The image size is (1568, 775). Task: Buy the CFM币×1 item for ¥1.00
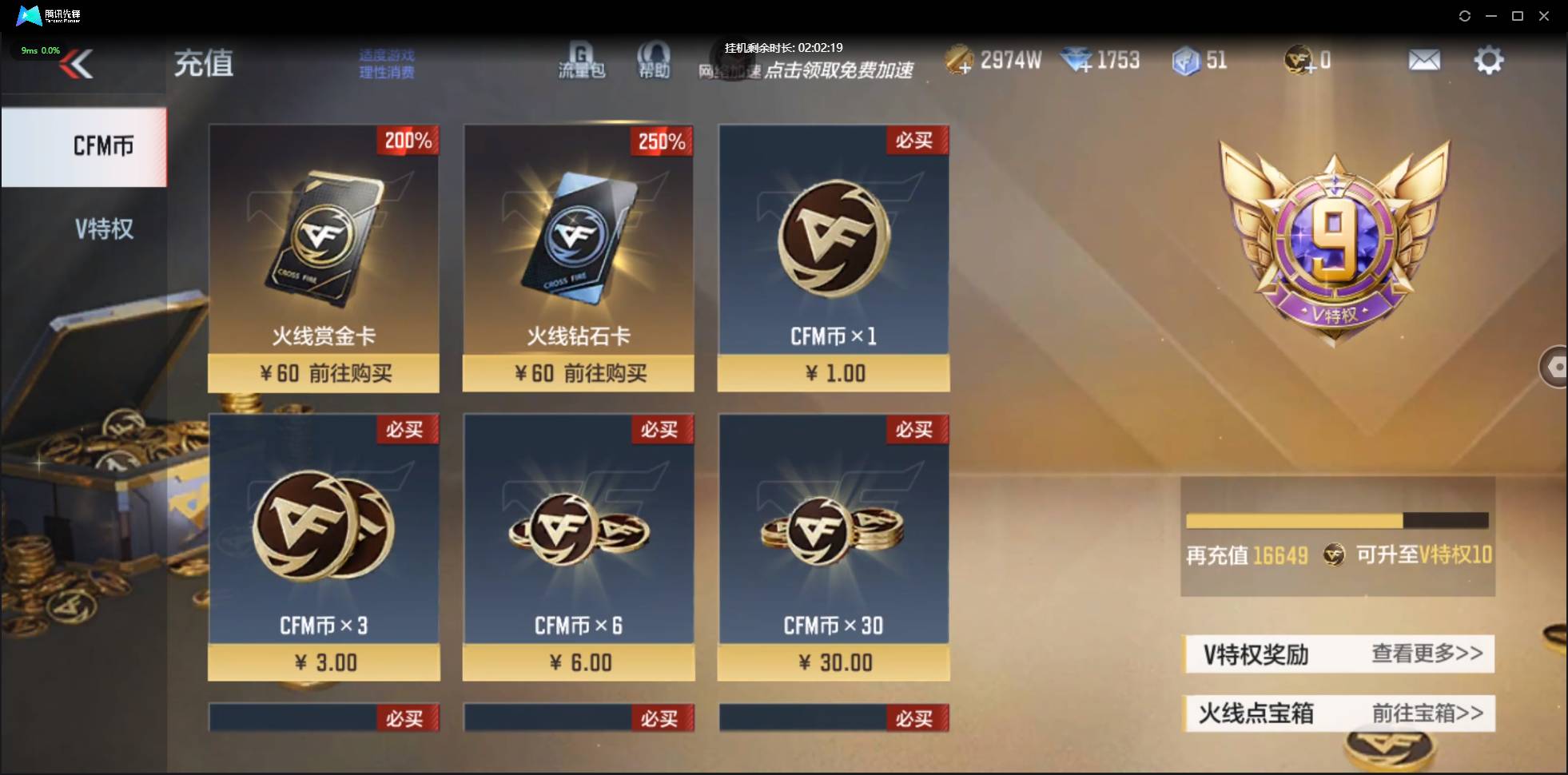(834, 373)
